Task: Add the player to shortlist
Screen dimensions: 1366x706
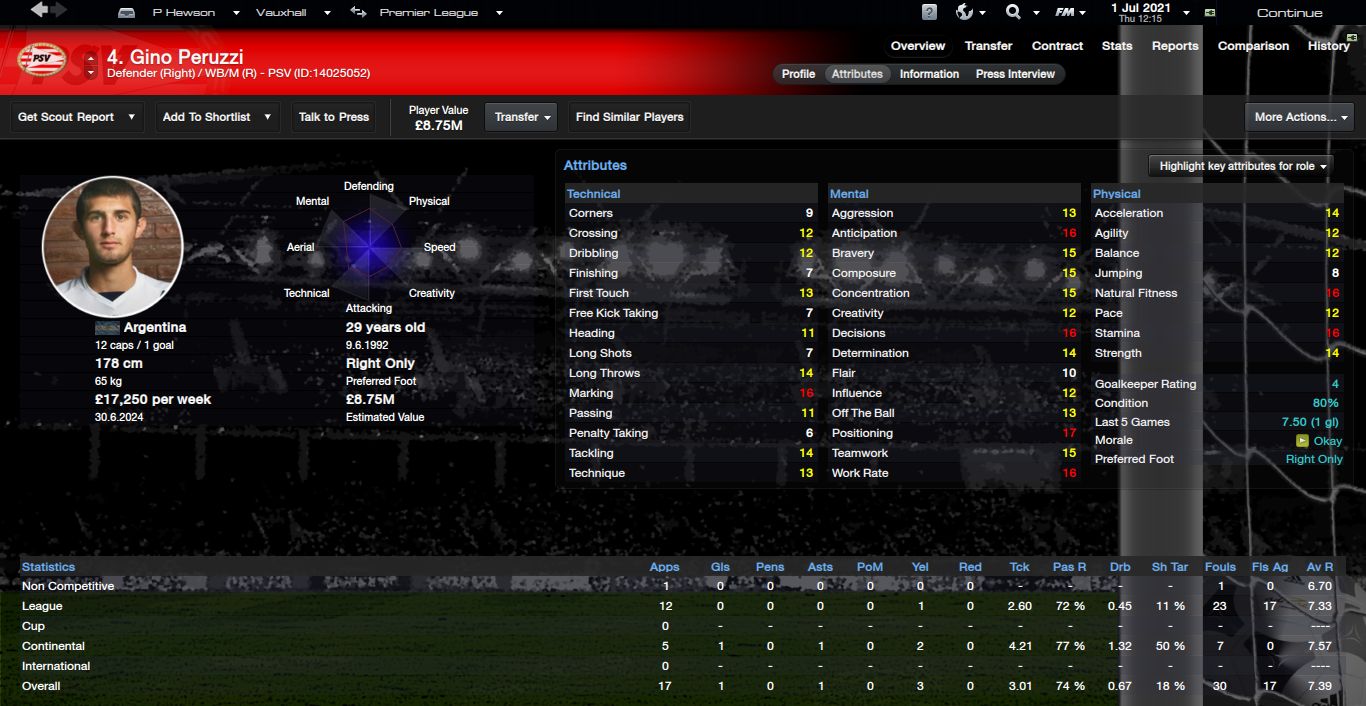Action: click(x=217, y=117)
